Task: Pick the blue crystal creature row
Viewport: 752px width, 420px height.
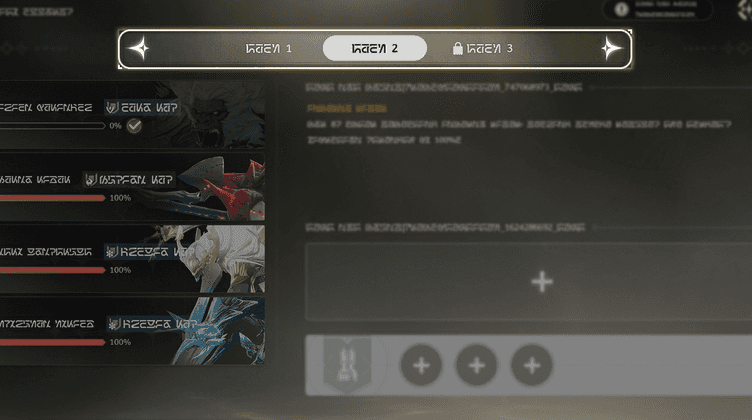Action: (130, 330)
